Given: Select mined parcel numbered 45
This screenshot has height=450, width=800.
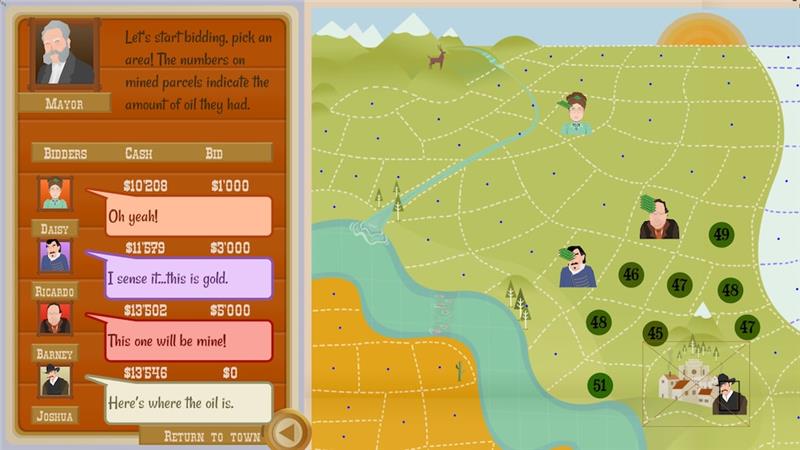Looking at the screenshot, I should pyautogui.click(x=656, y=333).
